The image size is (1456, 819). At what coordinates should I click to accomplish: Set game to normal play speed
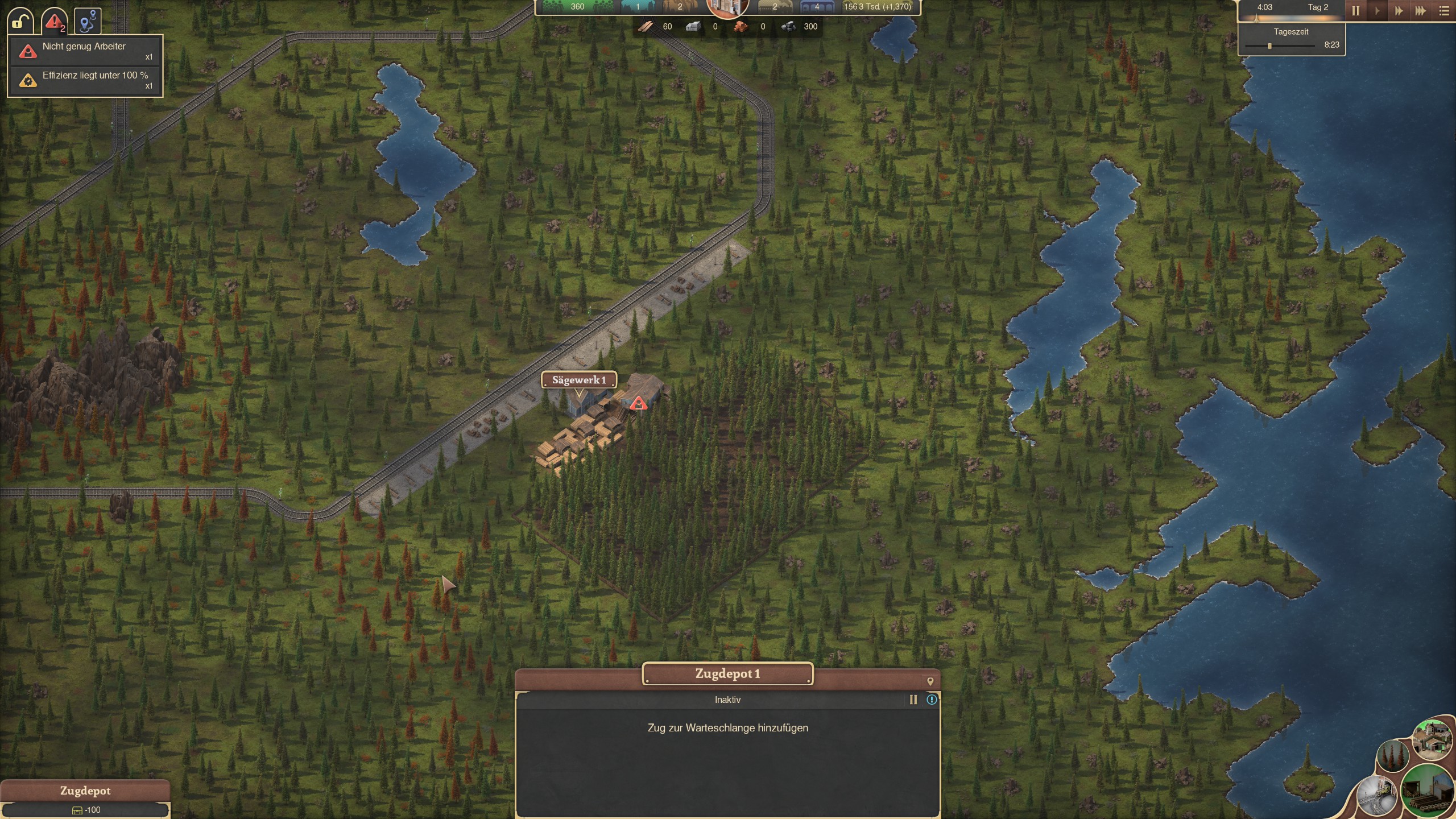(1377, 11)
